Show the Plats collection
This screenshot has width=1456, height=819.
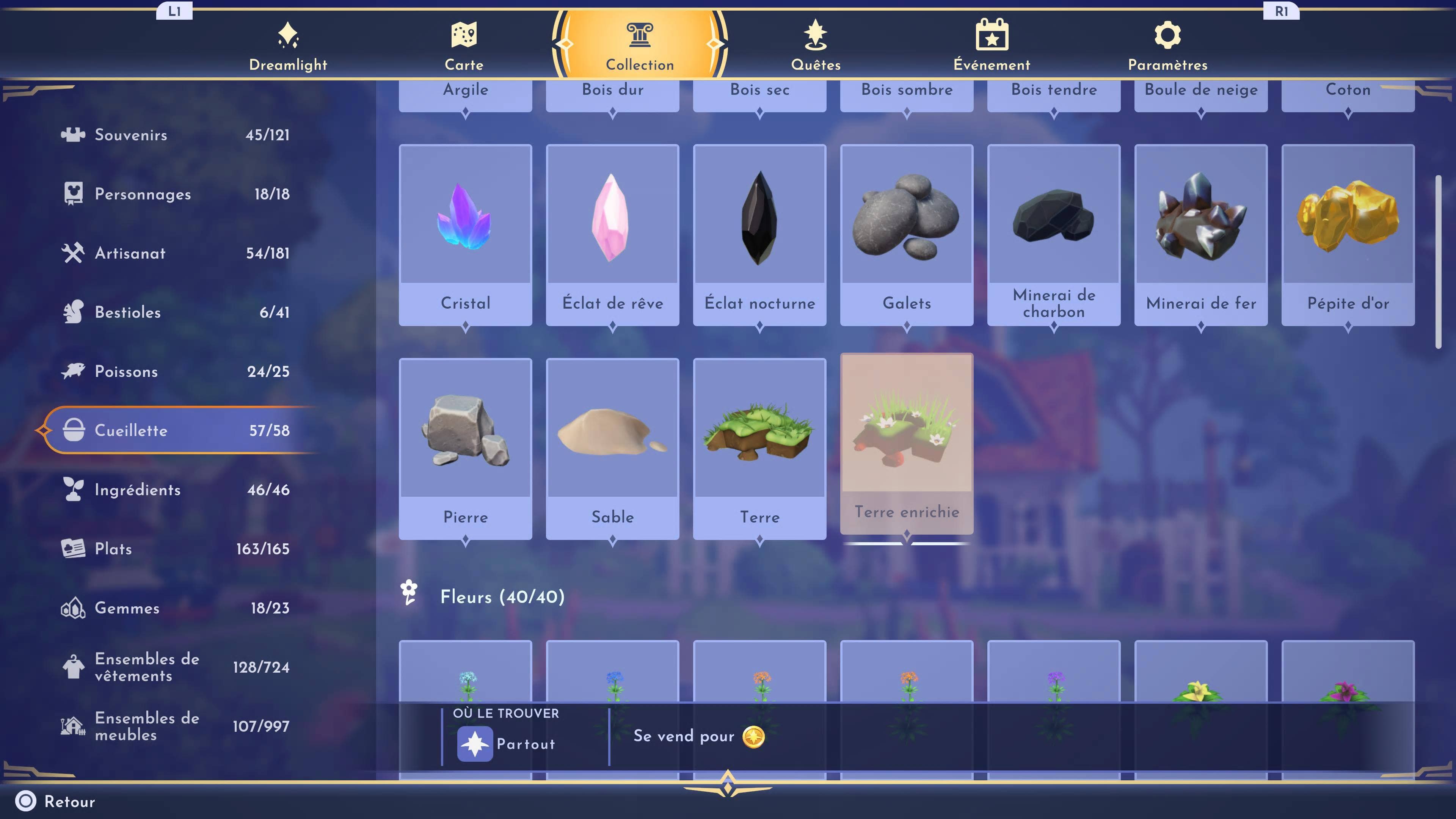tap(175, 549)
